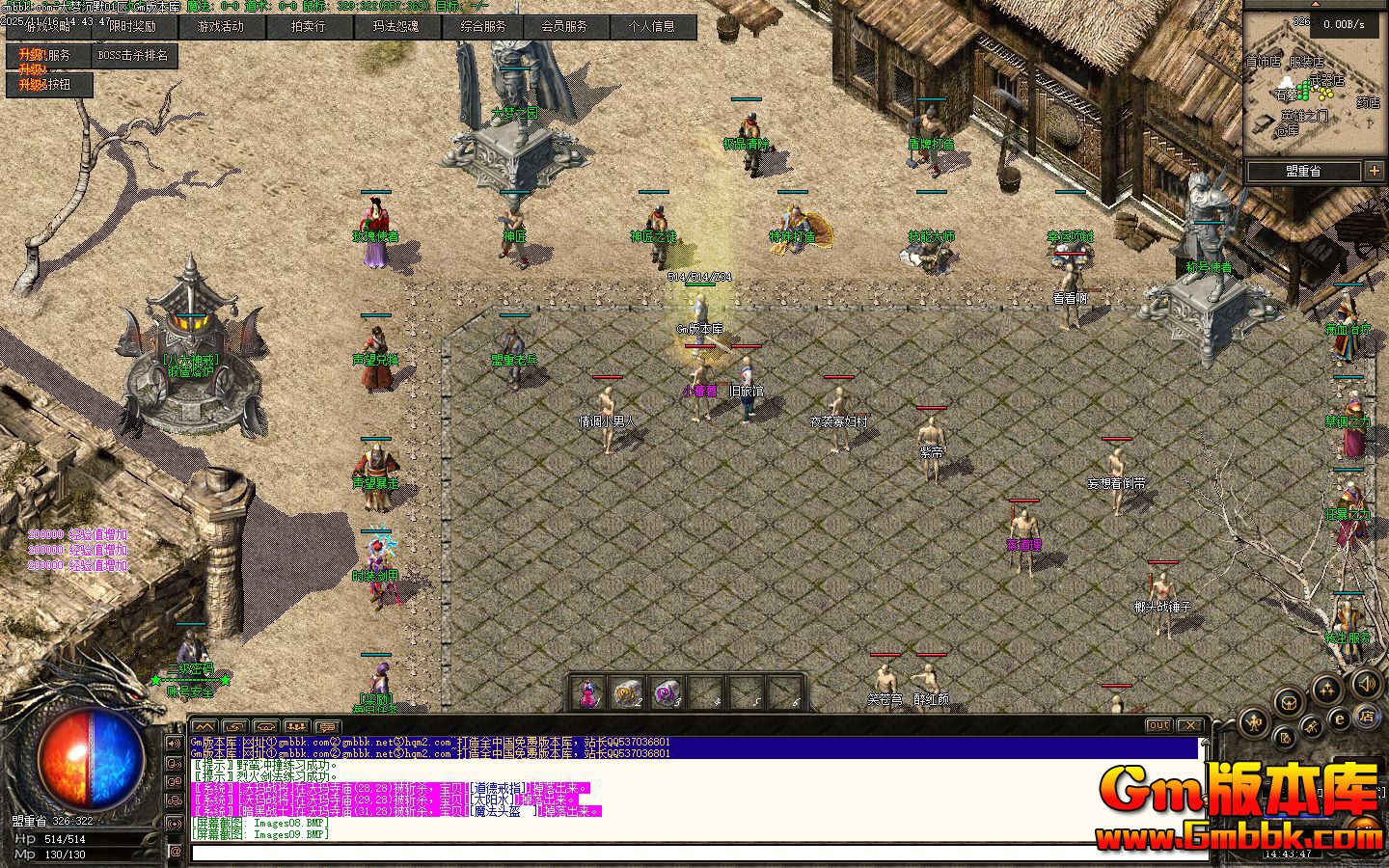This screenshot has height=868, width=1389.
Task: Select the 玛法怨魂 menu entry
Action: tap(396, 27)
